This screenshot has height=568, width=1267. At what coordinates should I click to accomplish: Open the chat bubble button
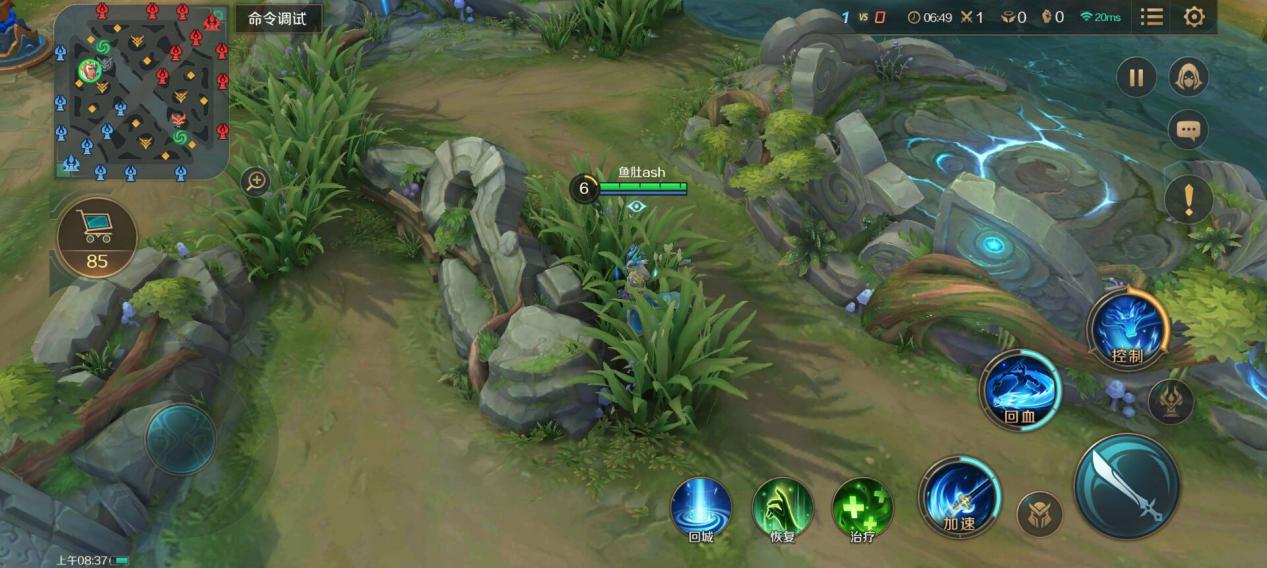pos(1188,129)
